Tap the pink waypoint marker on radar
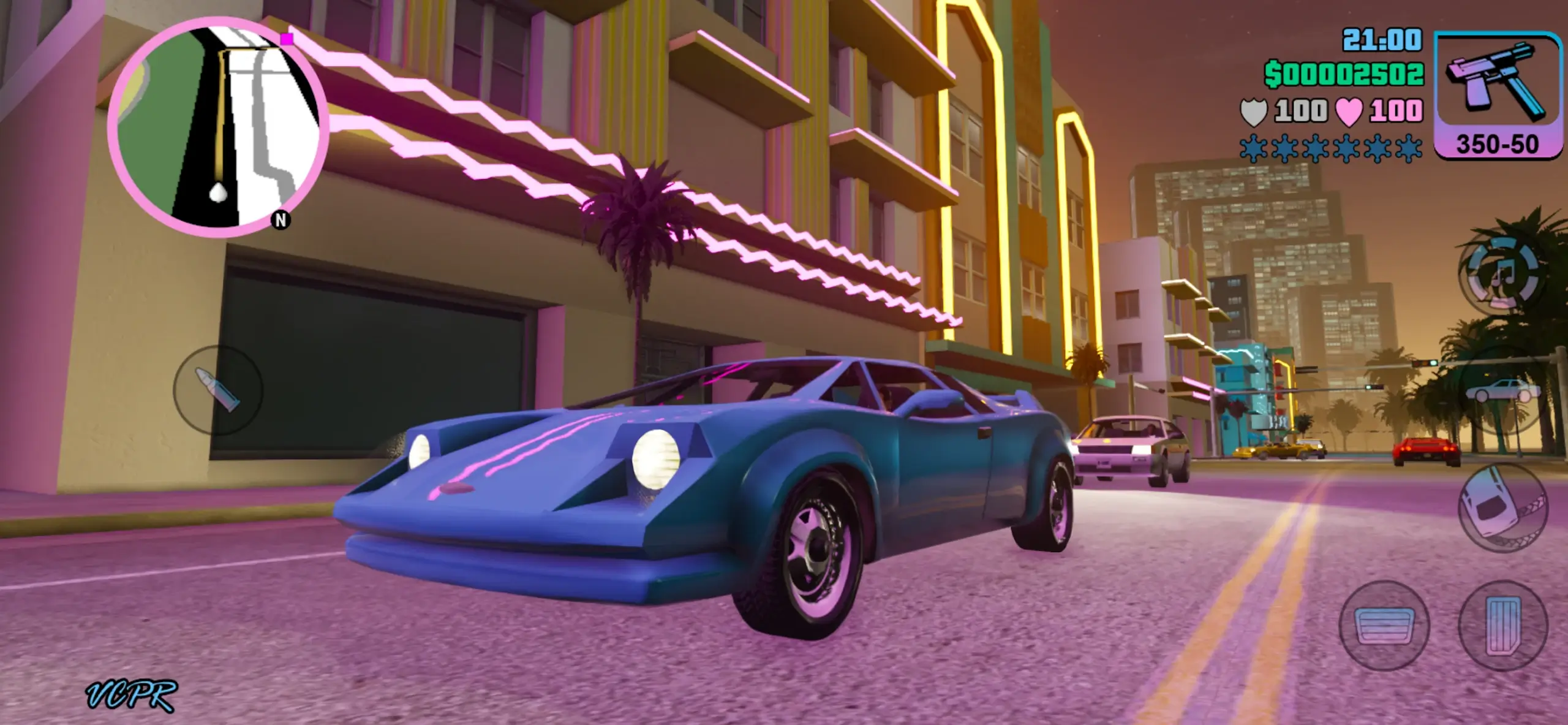The width and height of the screenshot is (1568, 725). (286, 38)
